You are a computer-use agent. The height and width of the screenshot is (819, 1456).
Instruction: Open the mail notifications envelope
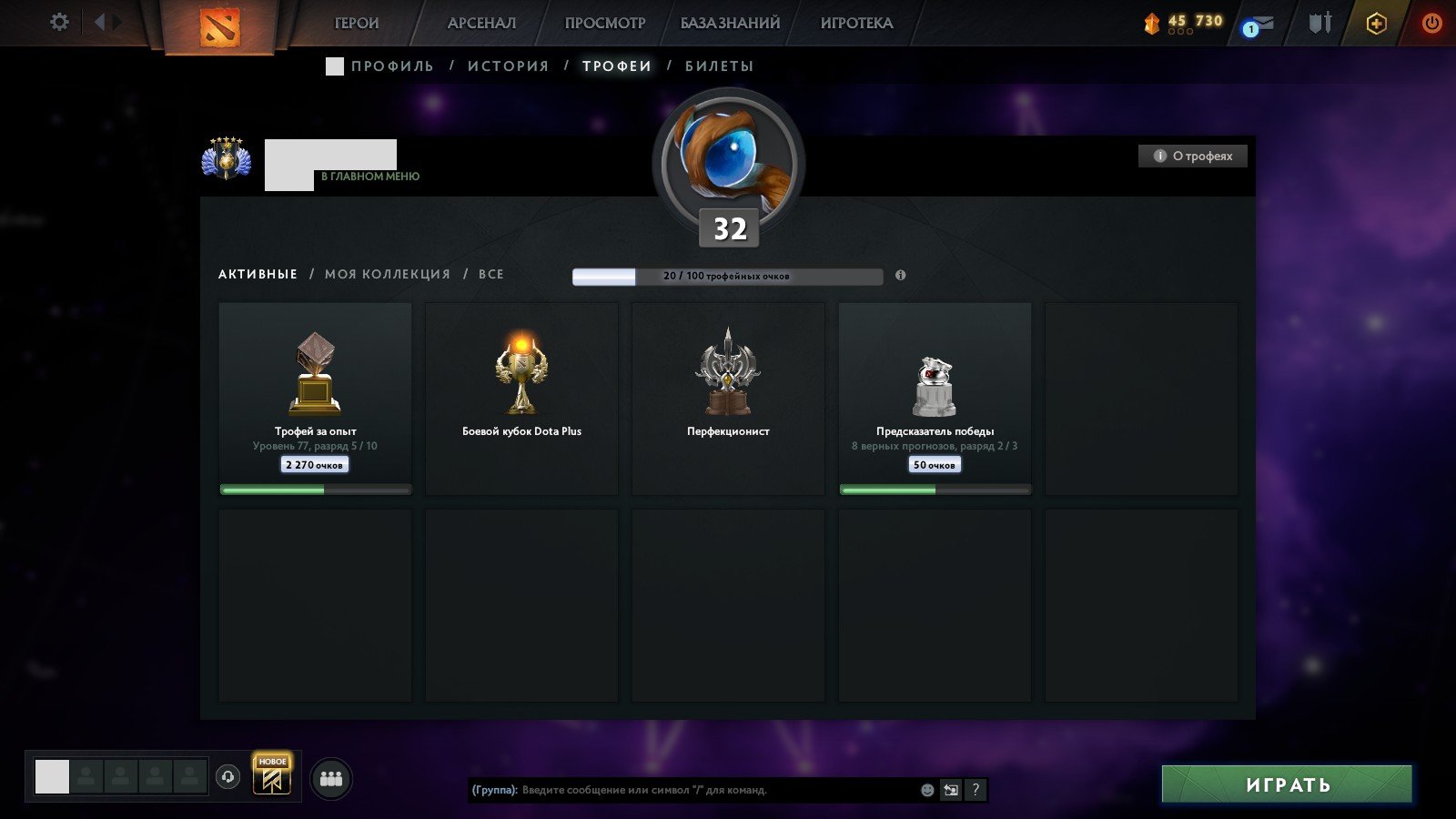click(x=1261, y=22)
